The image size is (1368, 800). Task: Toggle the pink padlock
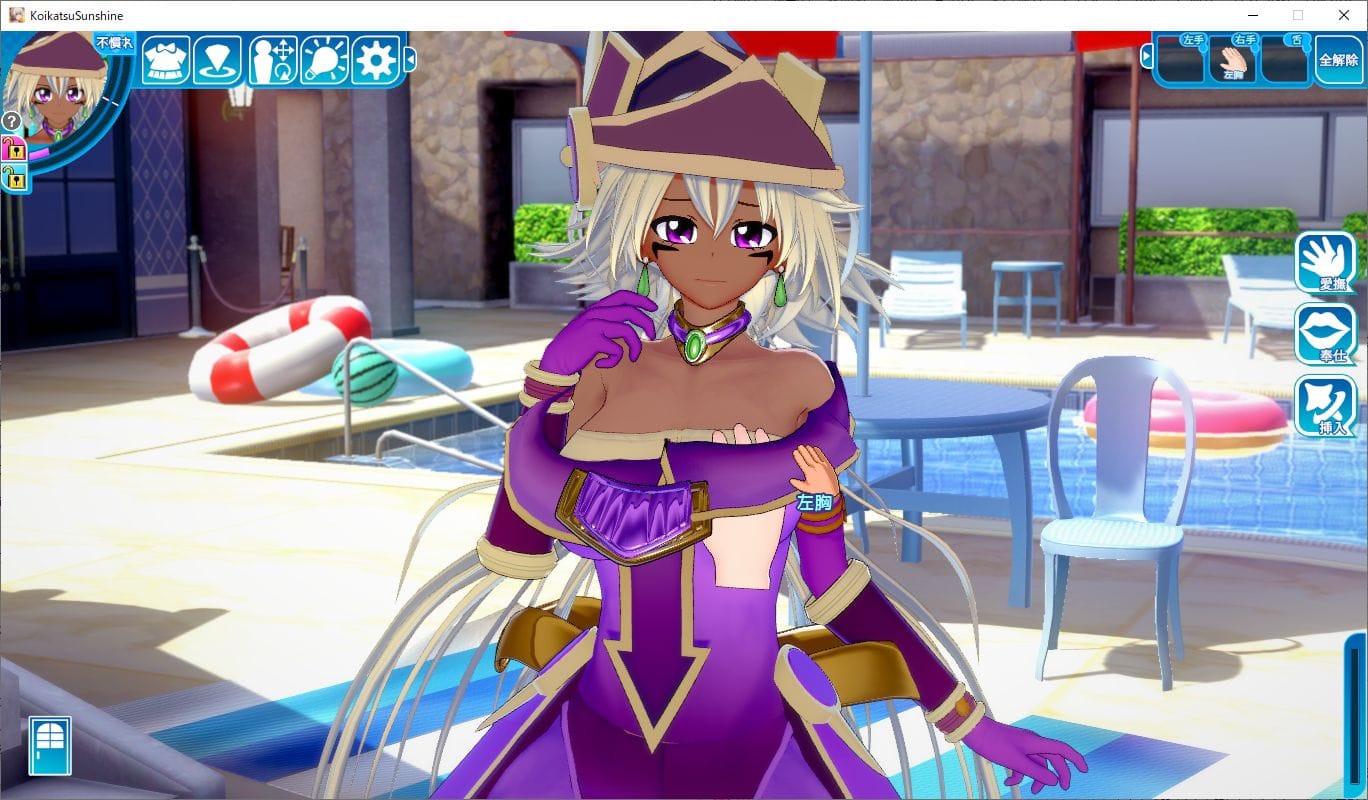13,150
